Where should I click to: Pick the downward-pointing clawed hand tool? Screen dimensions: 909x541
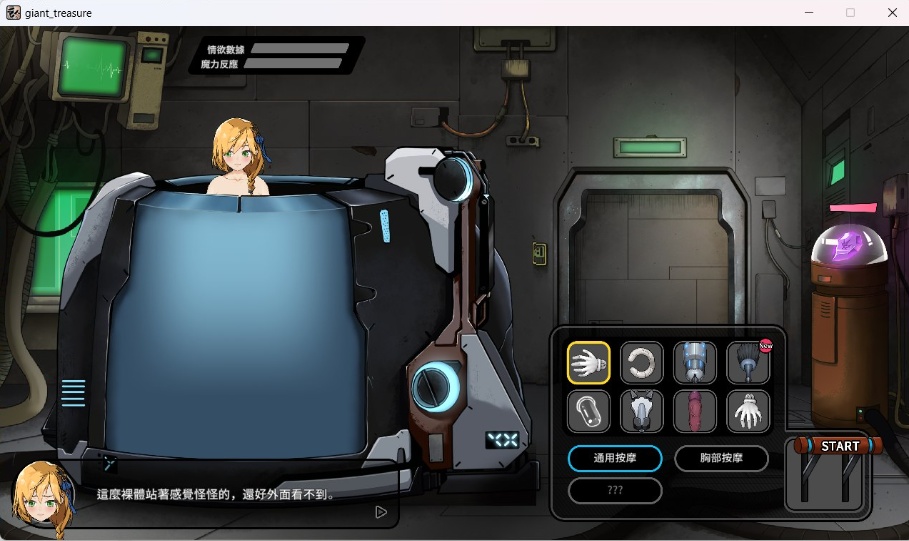[747, 410]
